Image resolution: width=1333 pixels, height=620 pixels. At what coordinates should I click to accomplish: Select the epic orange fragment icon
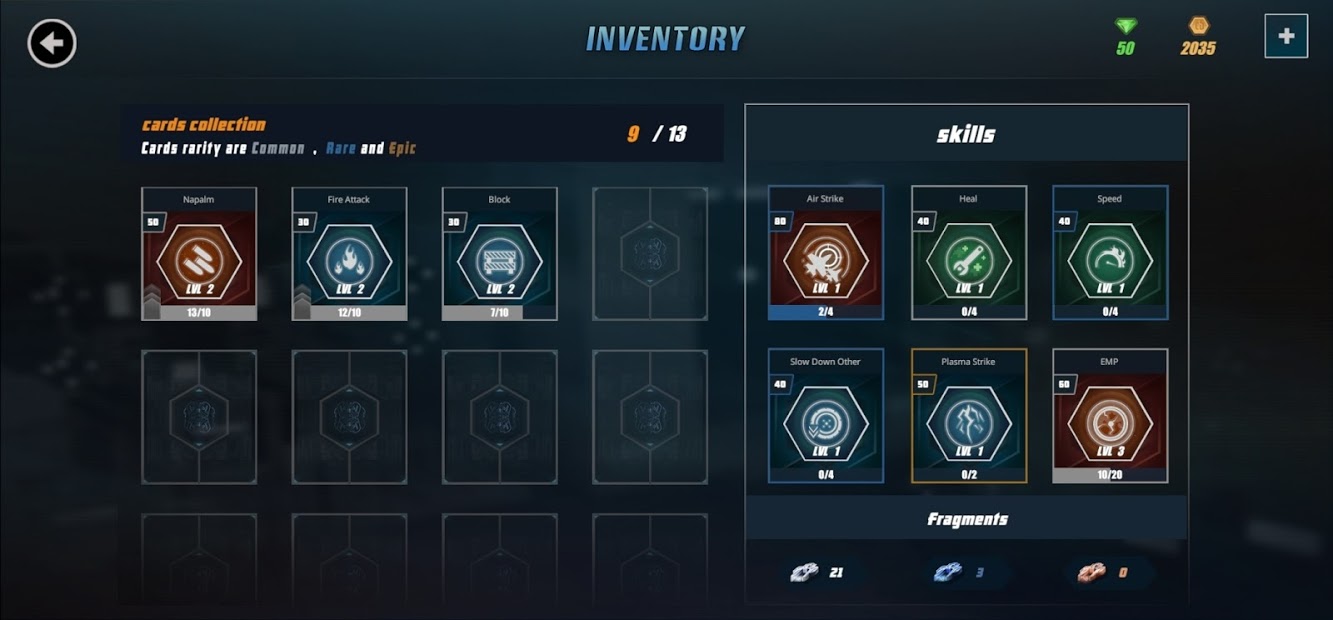point(1090,573)
